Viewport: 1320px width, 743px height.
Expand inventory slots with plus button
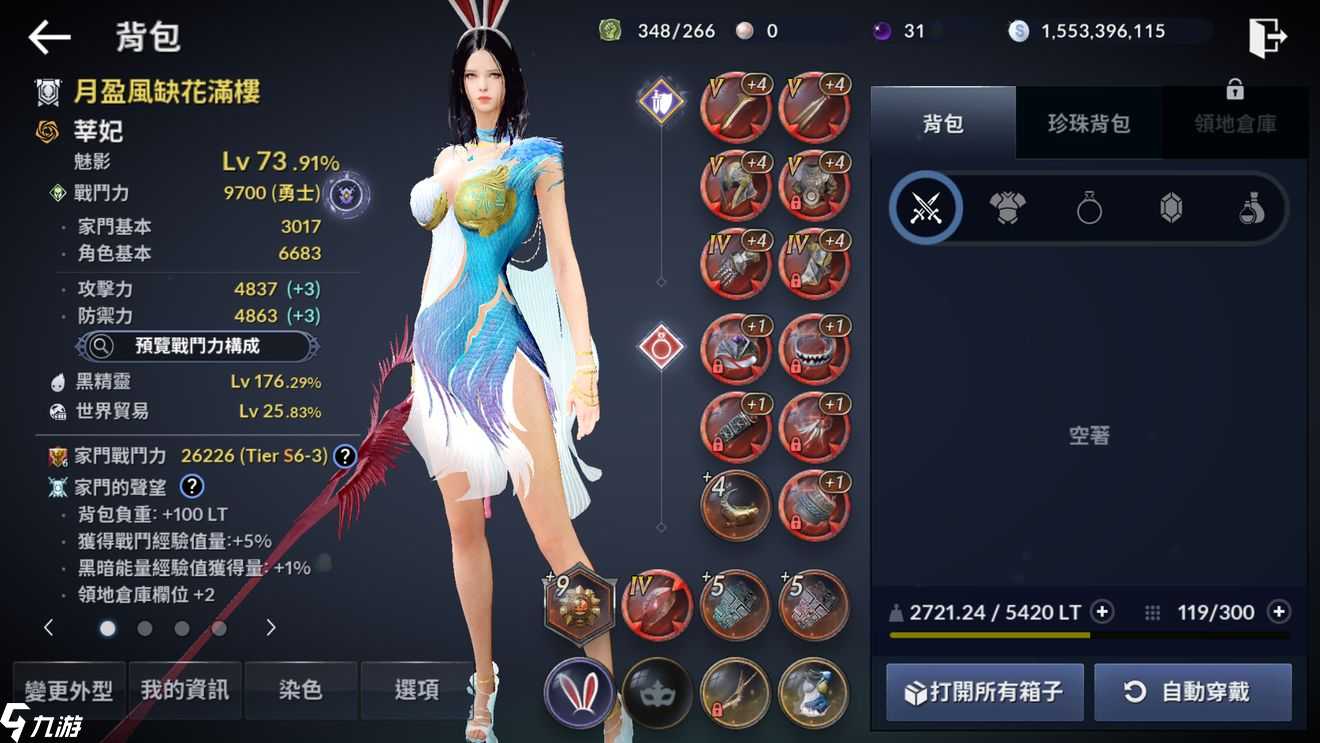tap(1278, 612)
